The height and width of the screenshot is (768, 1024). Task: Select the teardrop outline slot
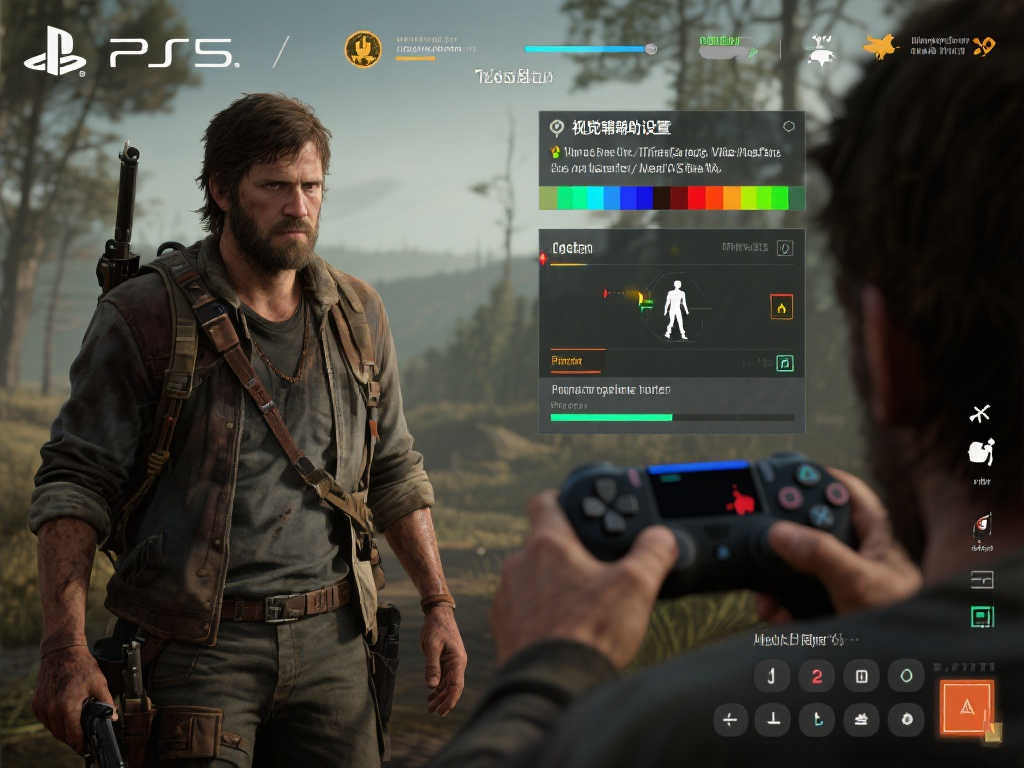907,676
